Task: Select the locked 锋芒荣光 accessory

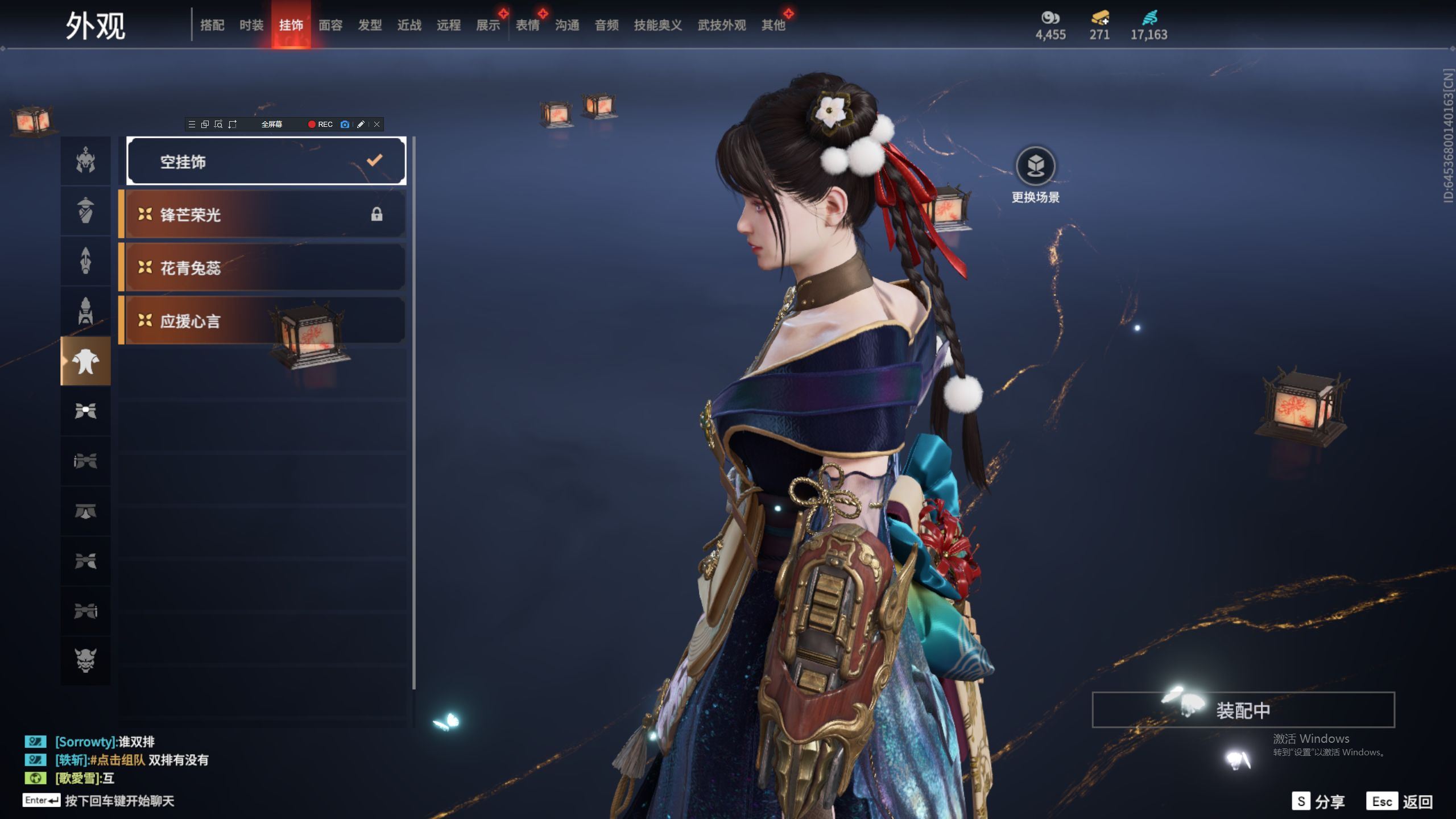Action: (x=263, y=214)
